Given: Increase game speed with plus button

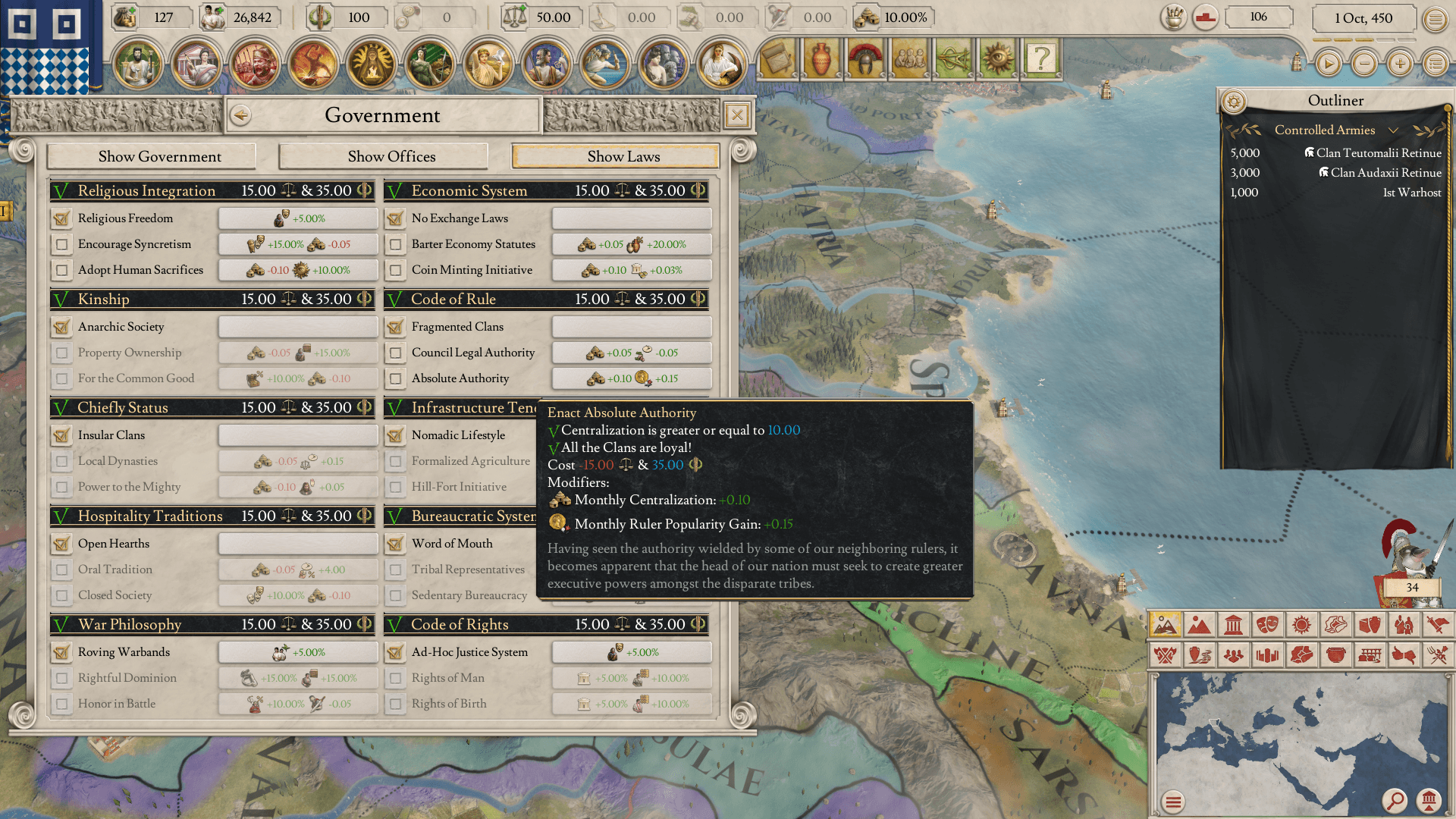Looking at the screenshot, I should [x=1400, y=64].
